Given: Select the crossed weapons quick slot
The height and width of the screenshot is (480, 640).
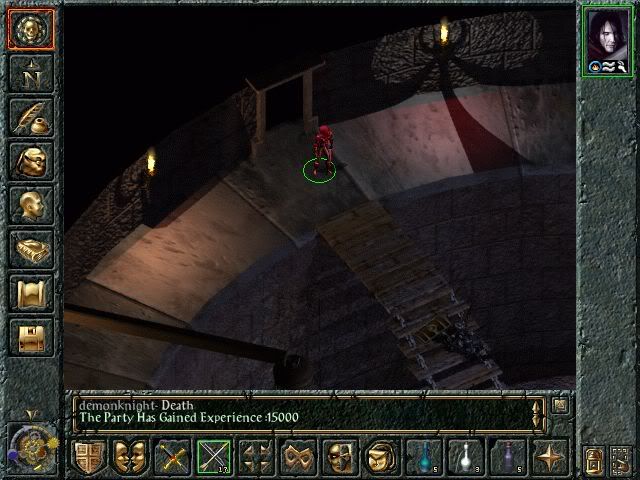Looking at the screenshot, I should tap(173, 458).
